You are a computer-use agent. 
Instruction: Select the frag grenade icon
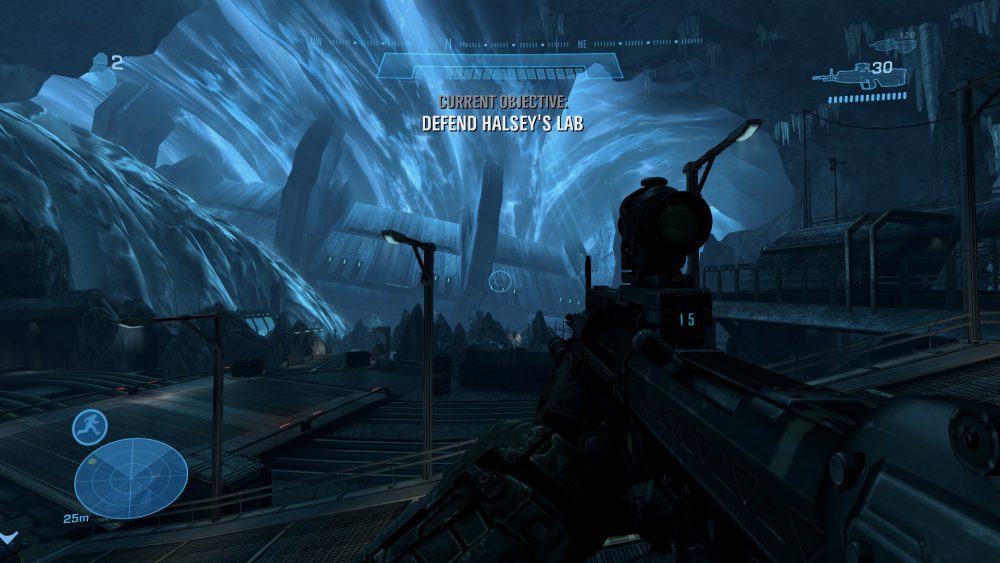[100, 63]
